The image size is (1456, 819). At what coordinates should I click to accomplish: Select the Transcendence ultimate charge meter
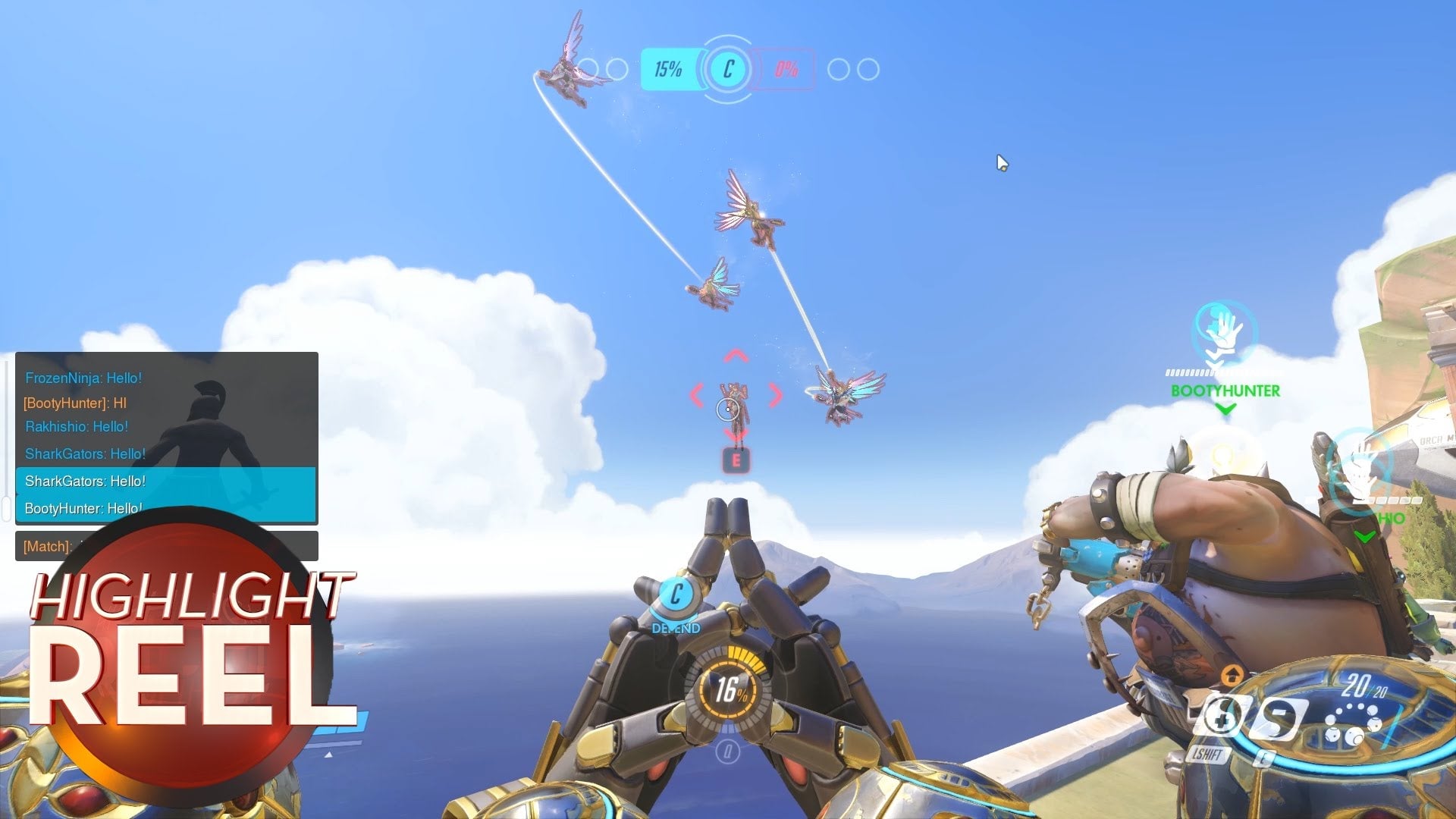[727, 690]
